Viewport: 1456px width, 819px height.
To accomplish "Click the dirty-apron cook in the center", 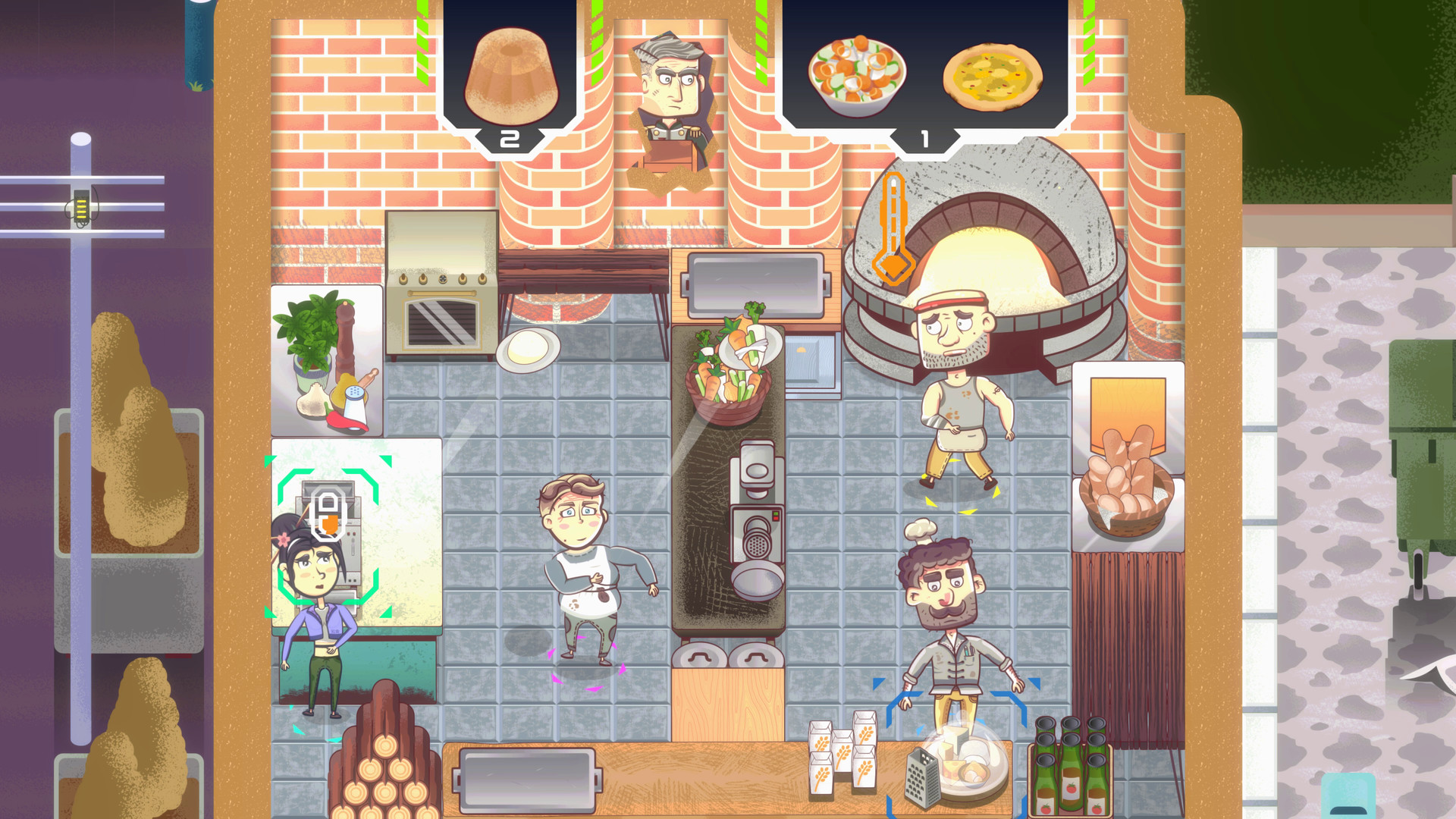I will point(588,561).
